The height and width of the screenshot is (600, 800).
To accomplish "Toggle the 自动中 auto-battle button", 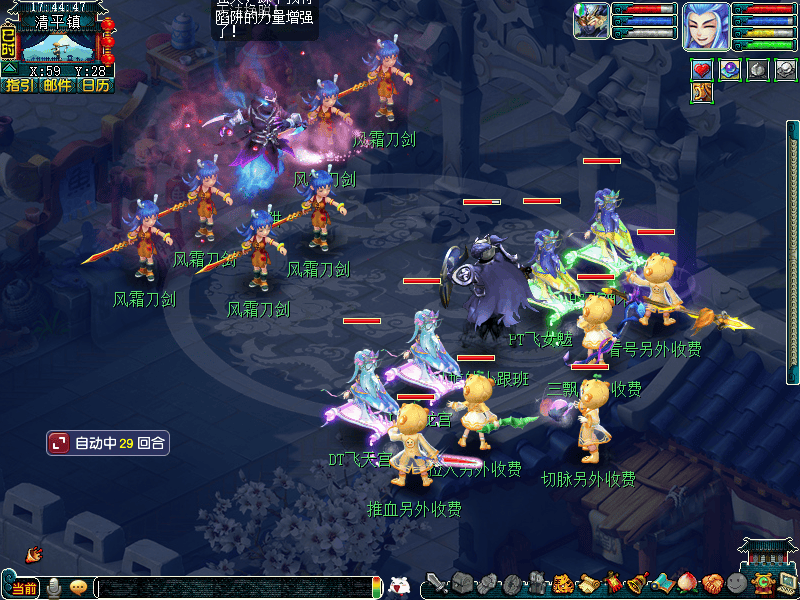I will [108, 442].
